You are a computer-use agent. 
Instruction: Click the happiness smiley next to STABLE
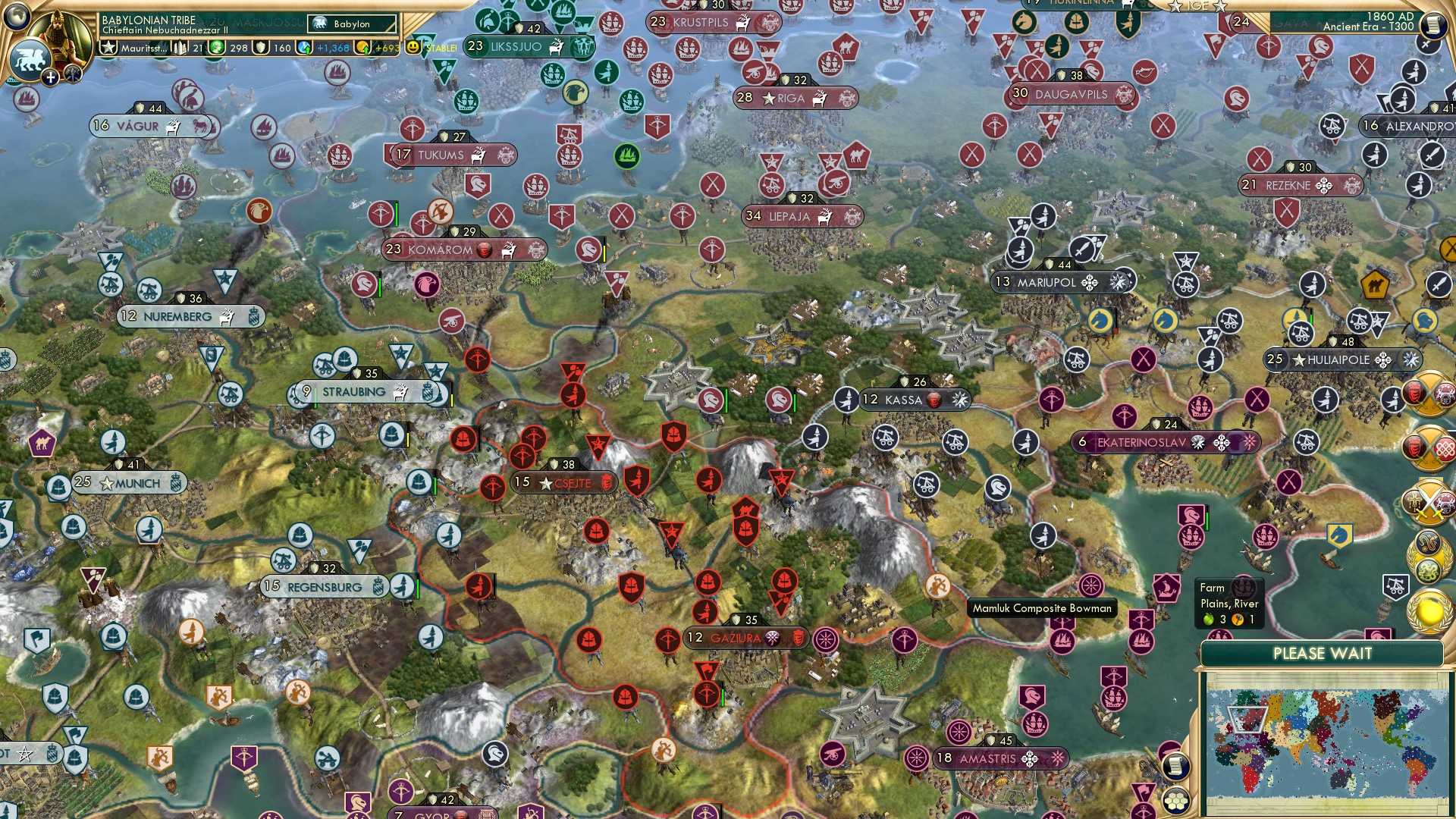pyautogui.click(x=413, y=47)
